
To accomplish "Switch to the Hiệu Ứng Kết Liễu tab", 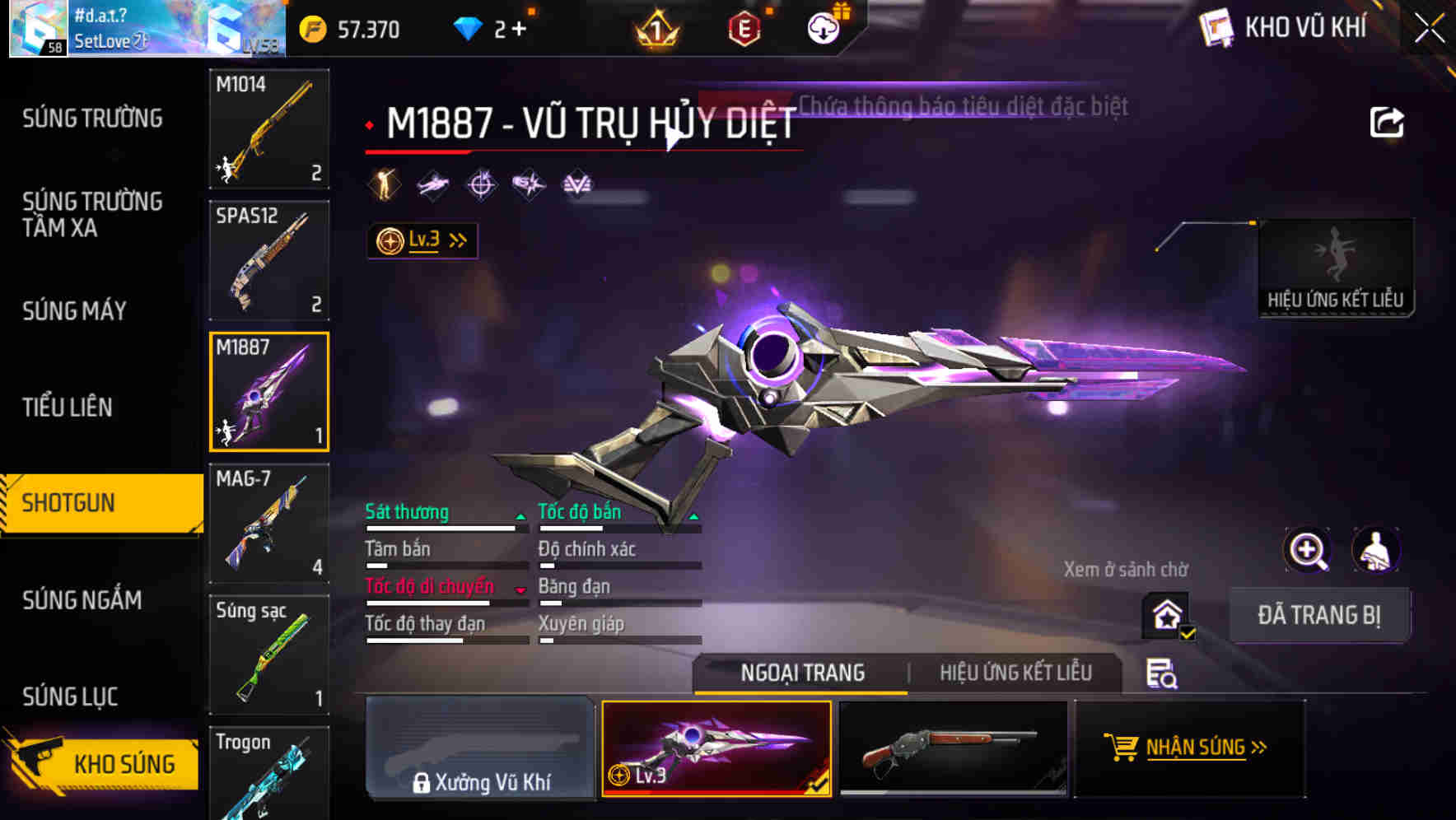I will tap(1016, 673).
